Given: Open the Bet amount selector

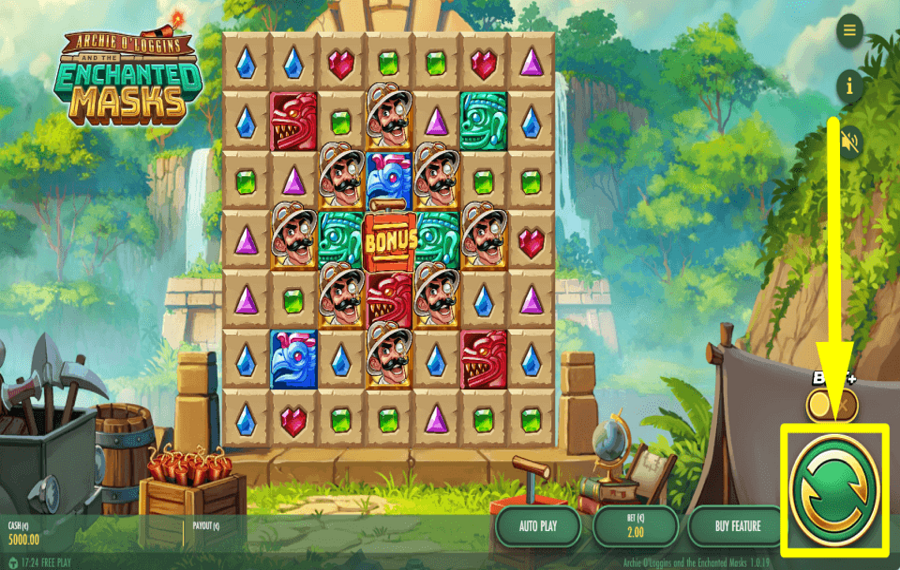Looking at the screenshot, I should coord(636,526).
